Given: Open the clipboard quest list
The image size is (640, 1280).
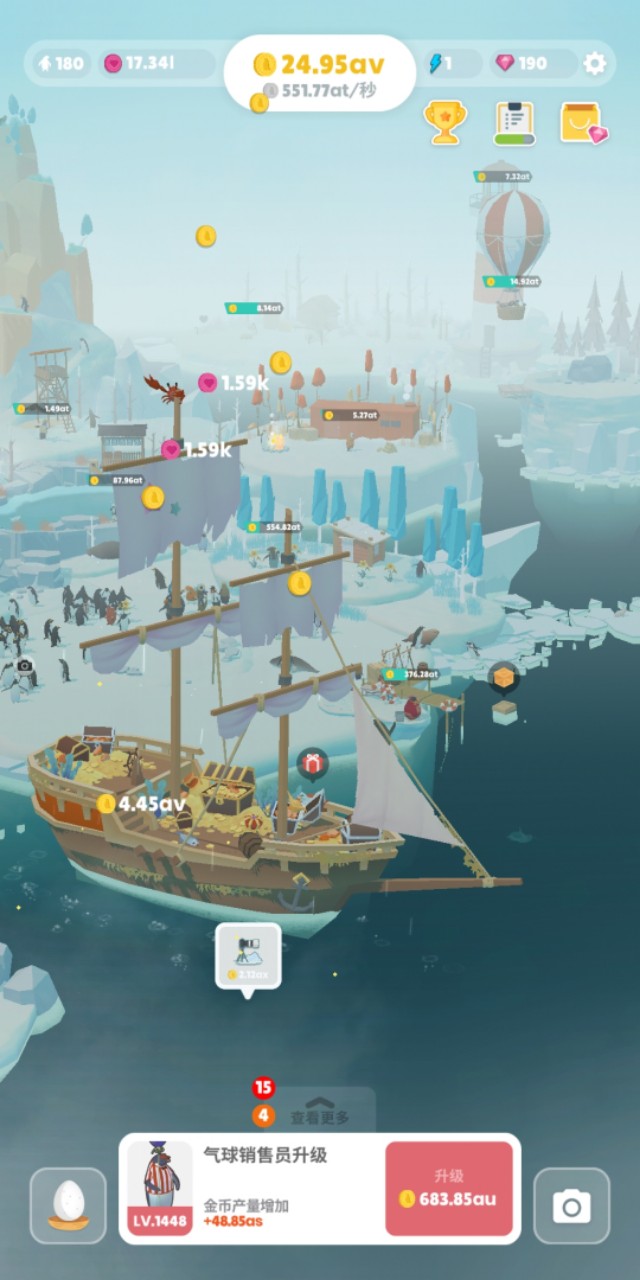Looking at the screenshot, I should point(515,123).
